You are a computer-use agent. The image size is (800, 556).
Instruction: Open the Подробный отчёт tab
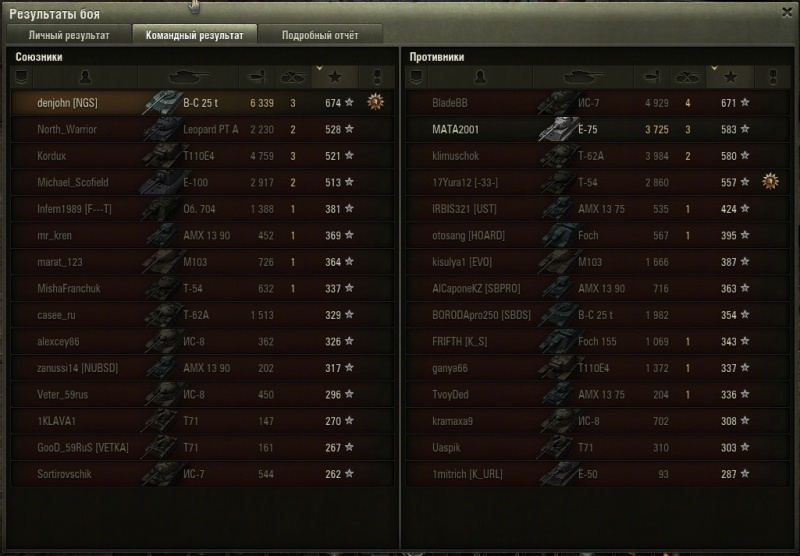click(319, 35)
